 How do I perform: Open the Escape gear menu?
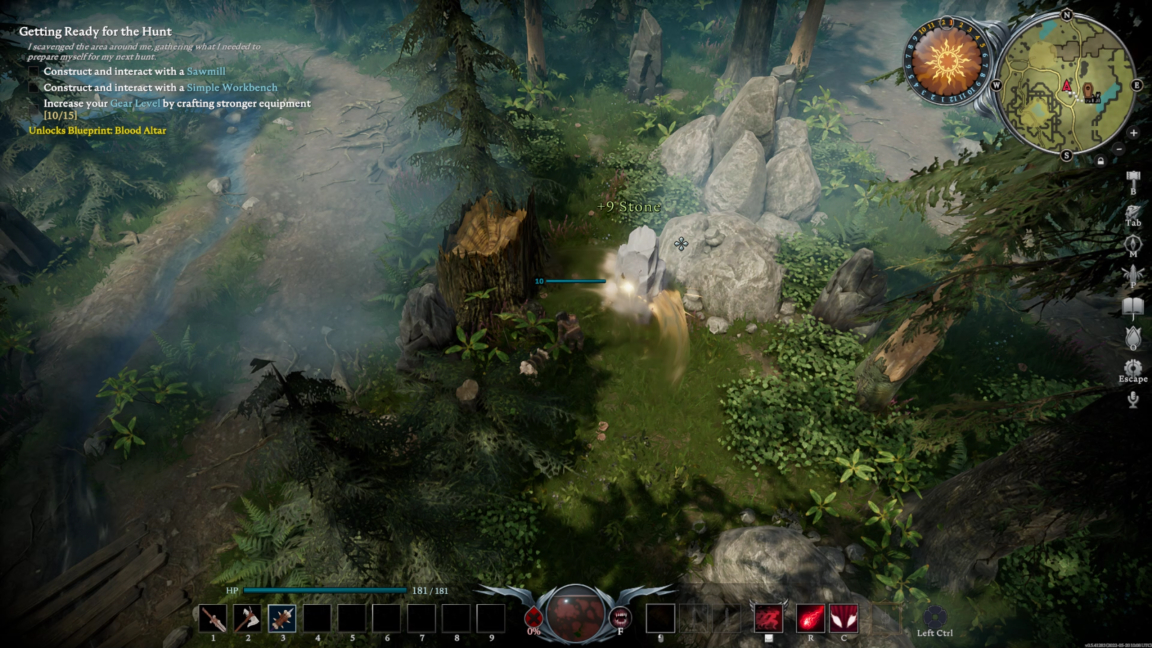[x=1133, y=368]
